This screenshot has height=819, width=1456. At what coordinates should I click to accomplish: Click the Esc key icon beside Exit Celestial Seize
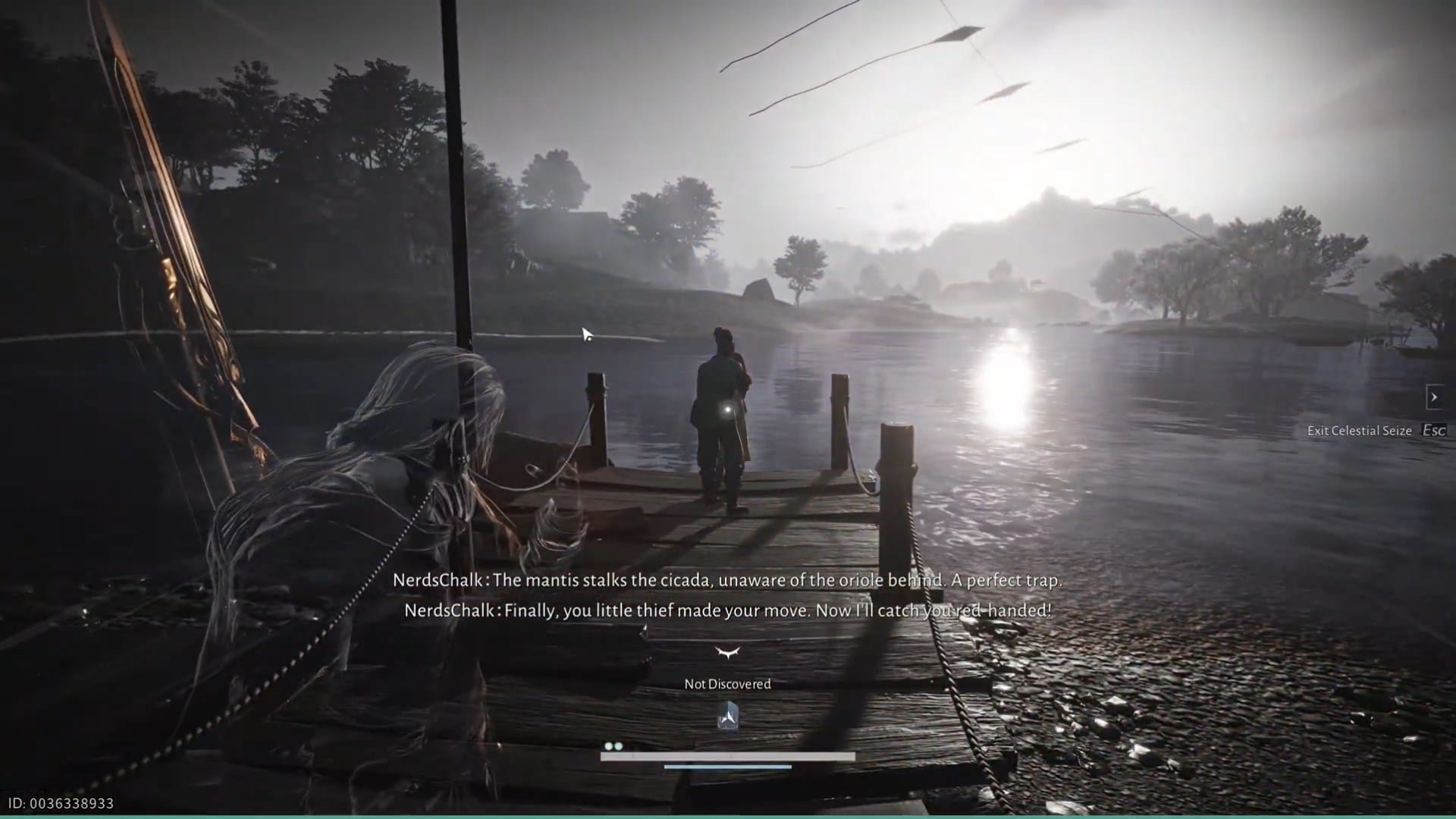[x=1433, y=430]
